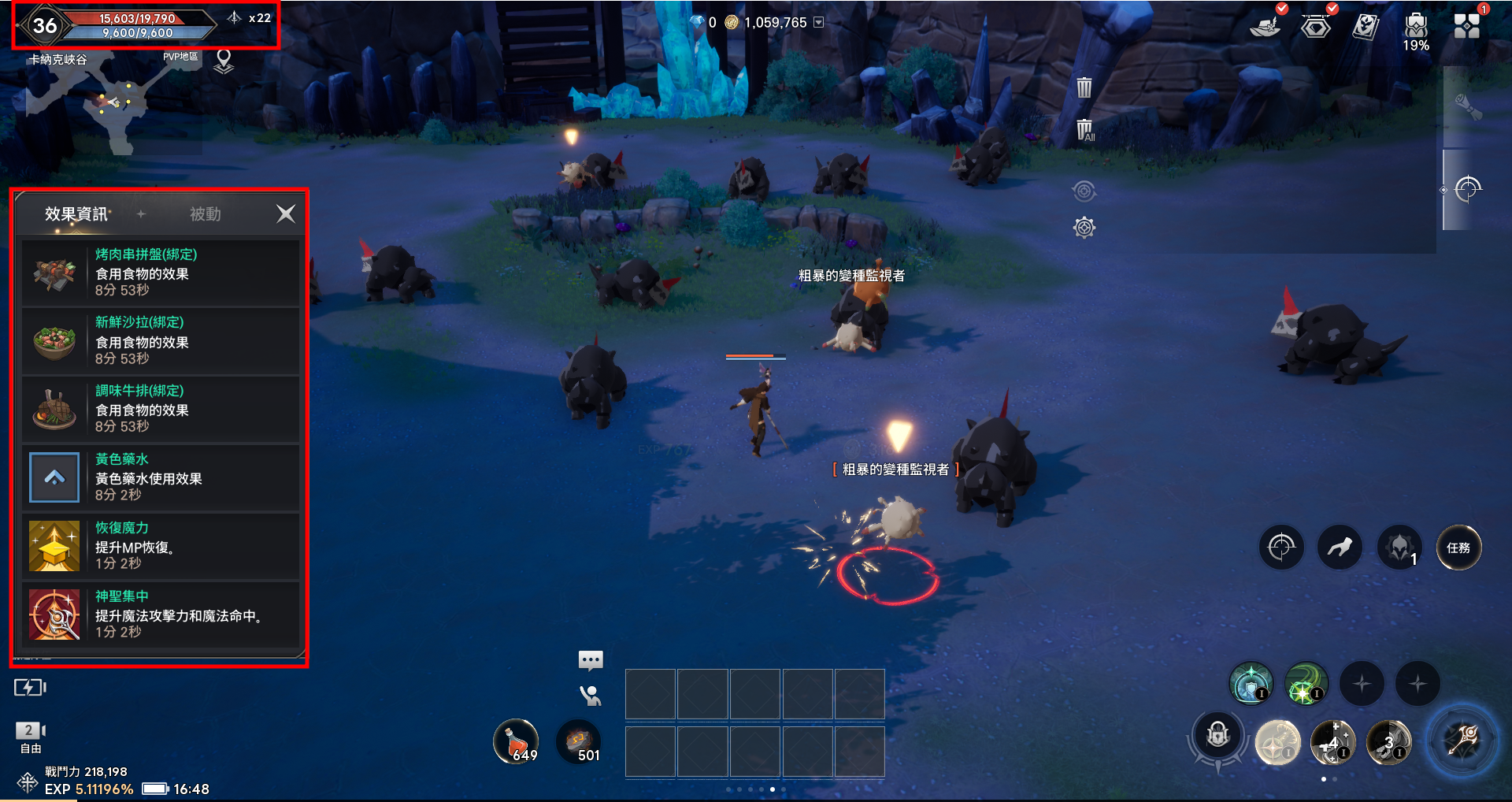Toggle the 自由 camera mode
Screen dimensions: 1512x802
[30, 737]
